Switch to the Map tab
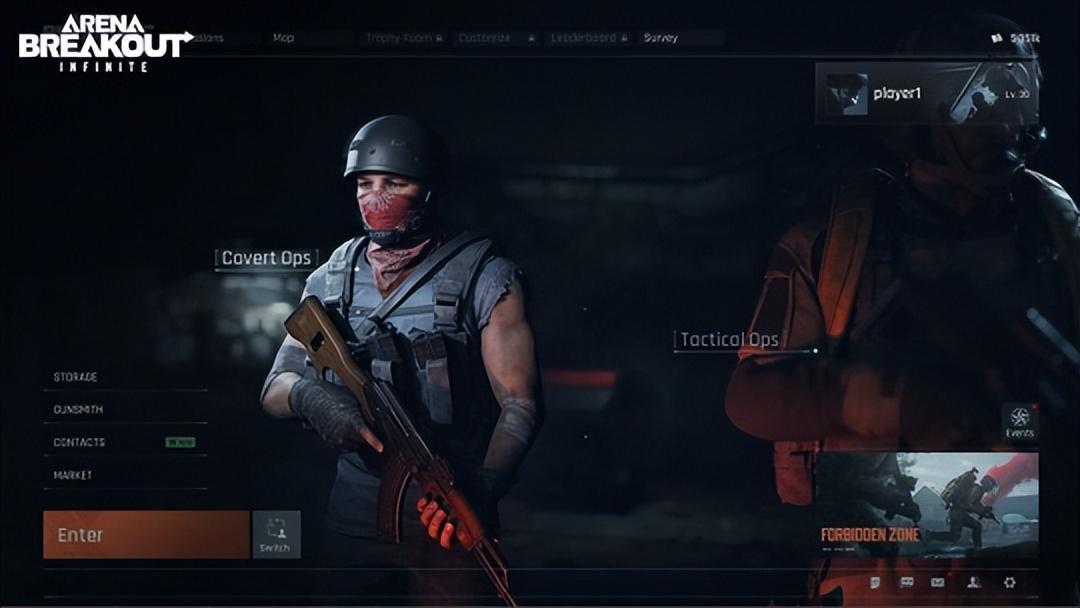Image resolution: width=1080 pixels, height=608 pixels. pos(284,38)
